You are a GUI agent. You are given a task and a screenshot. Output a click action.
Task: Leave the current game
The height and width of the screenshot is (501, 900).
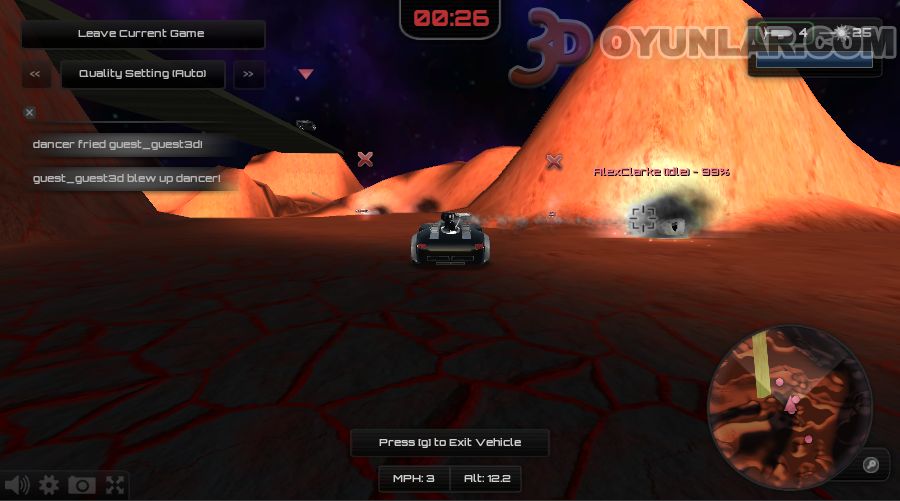coord(141,34)
